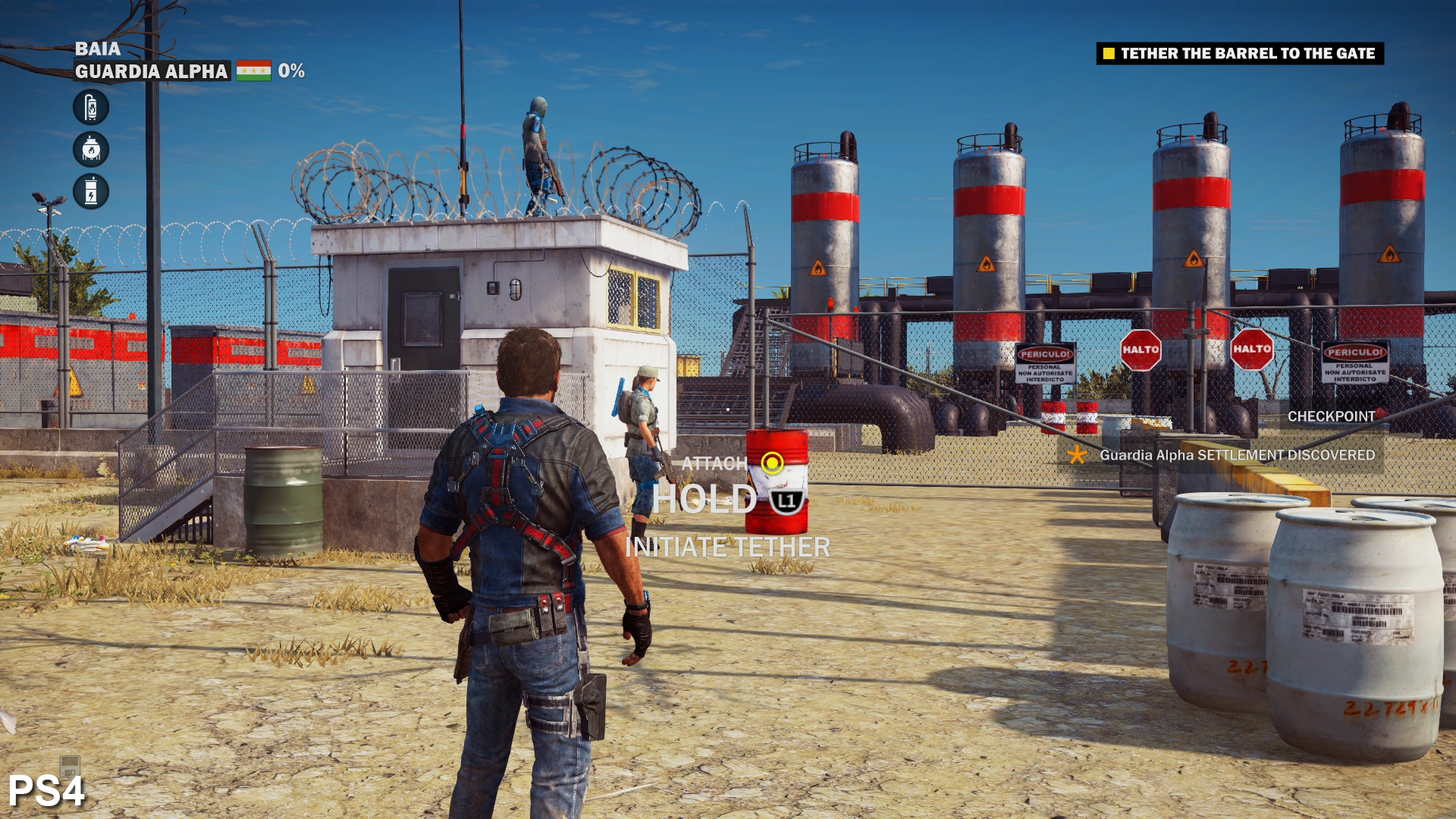Image resolution: width=1456 pixels, height=819 pixels.
Task: Check the yellow objective marker square
Action: pos(1107,54)
